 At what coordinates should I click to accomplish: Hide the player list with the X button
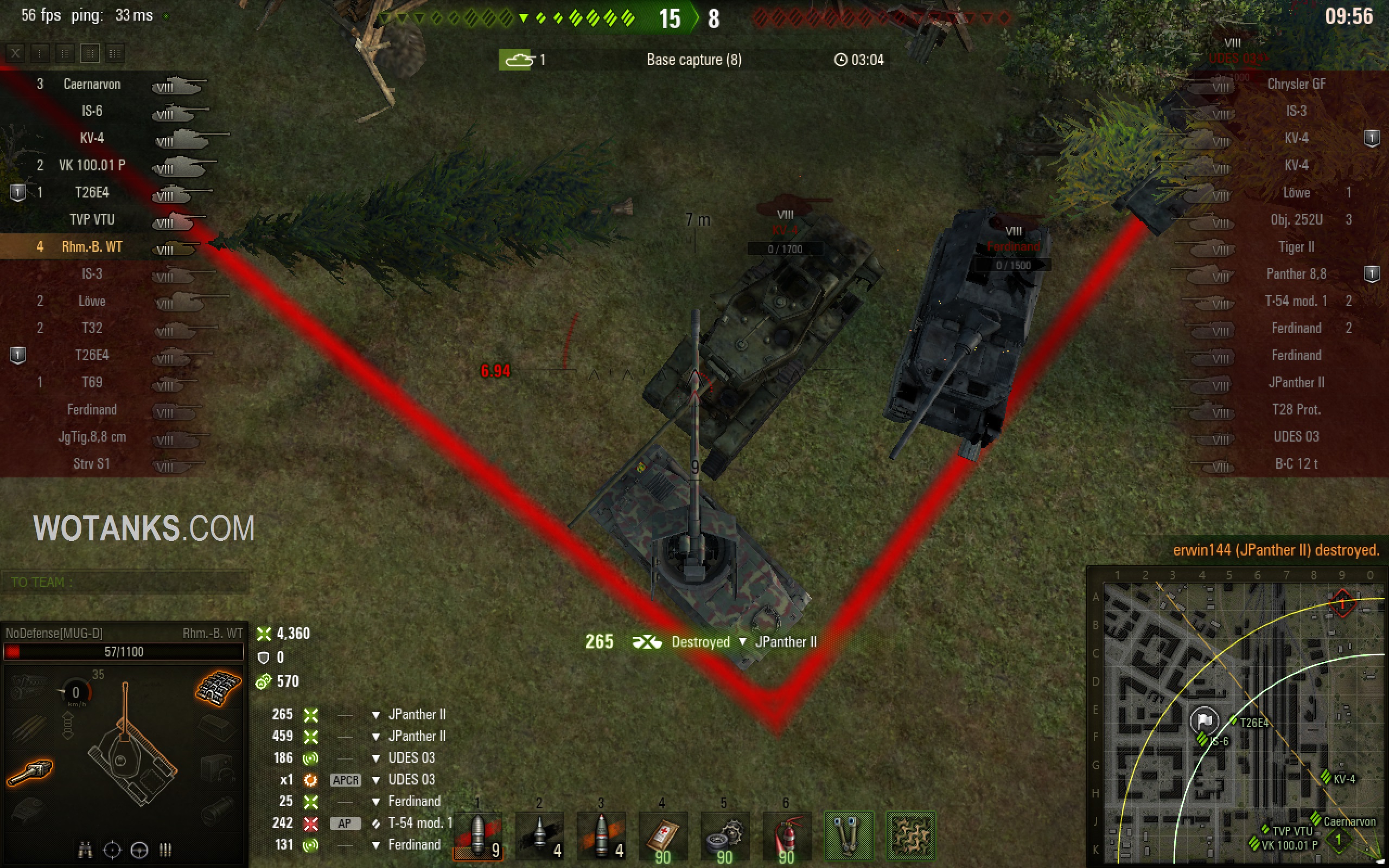click(x=16, y=53)
